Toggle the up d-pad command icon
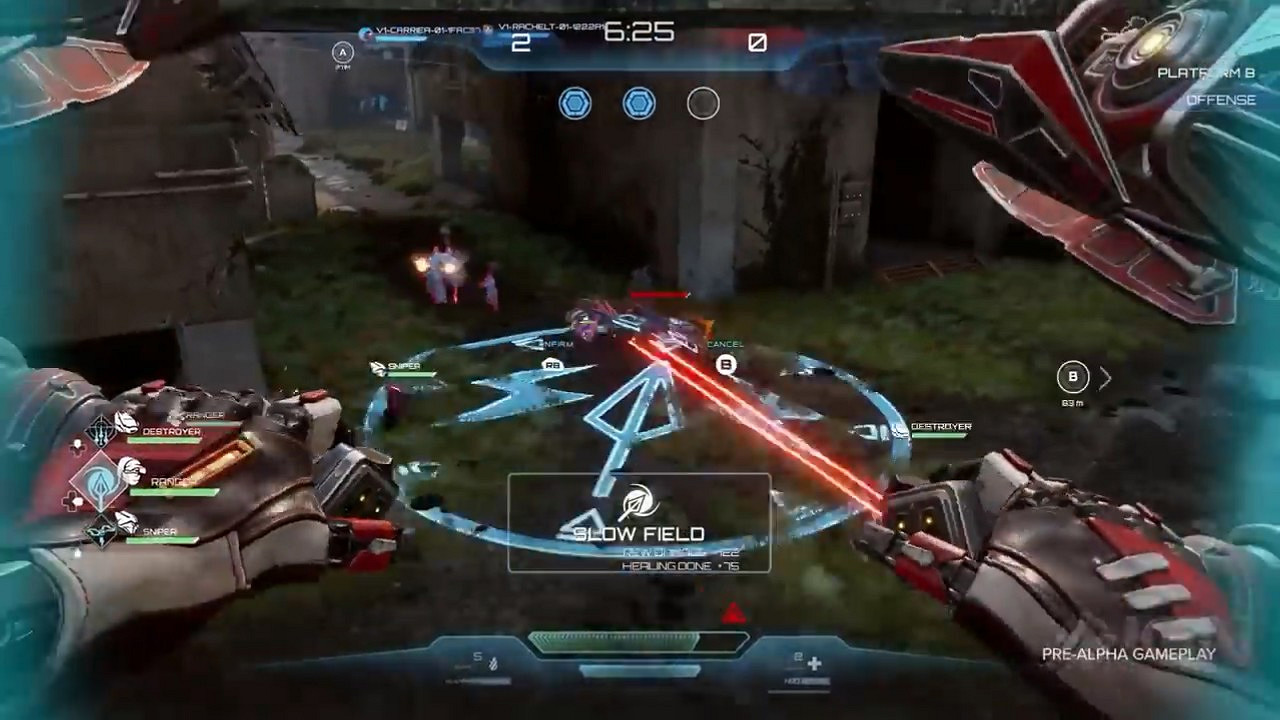 point(76,447)
